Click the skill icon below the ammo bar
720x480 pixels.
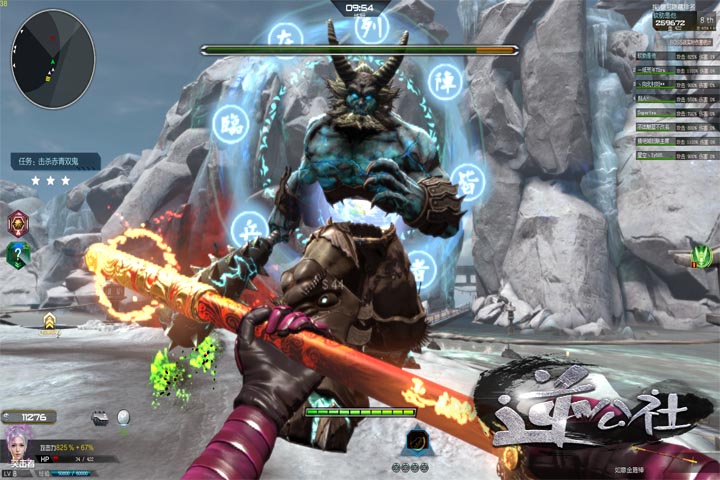point(416,440)
